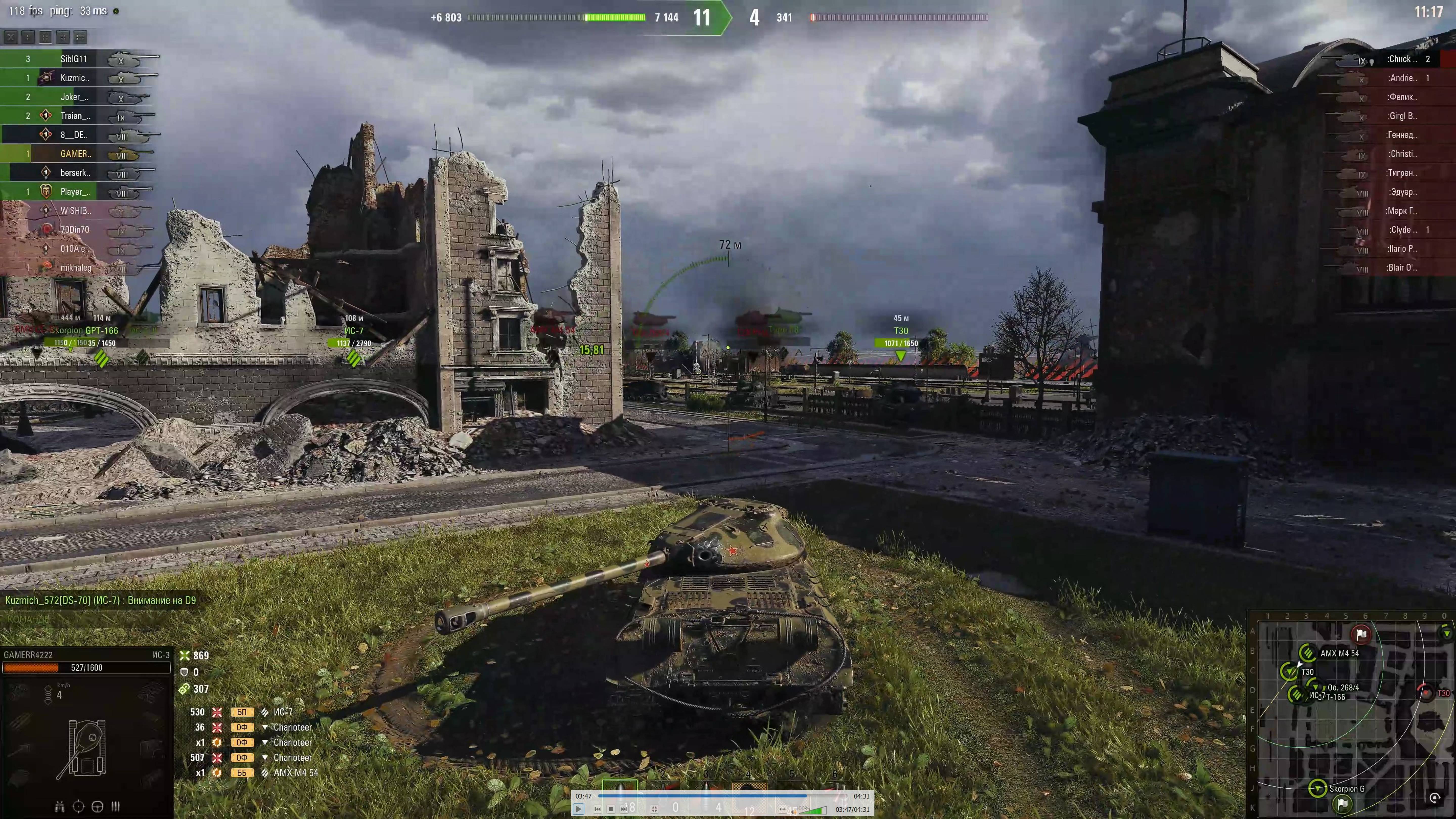Toggle the detailed vehicle list display mode
The image size is (1456, 819).
point(45,37)
